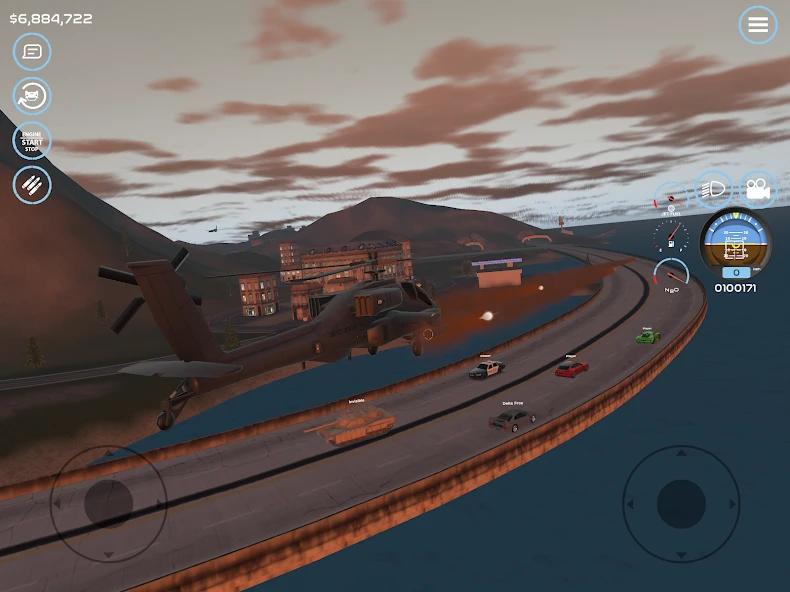This screenshot has width=790, height=592.
Task: Open the hamburger menu
Action: (x=758, y=25)
